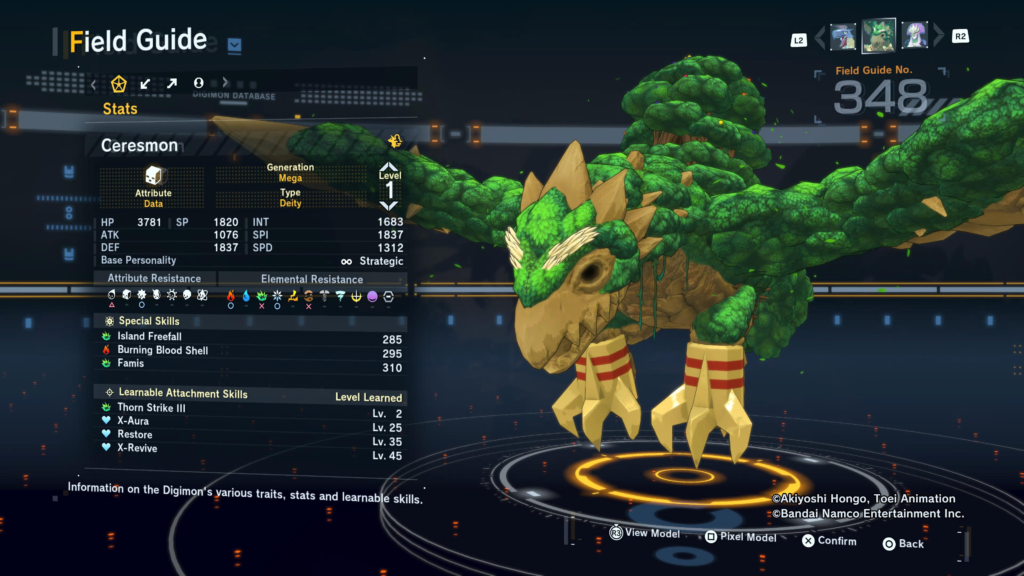Select the X-Revive attachment skill row
The width and height of the screenshot is (1024, 576).
click(250, 449)
